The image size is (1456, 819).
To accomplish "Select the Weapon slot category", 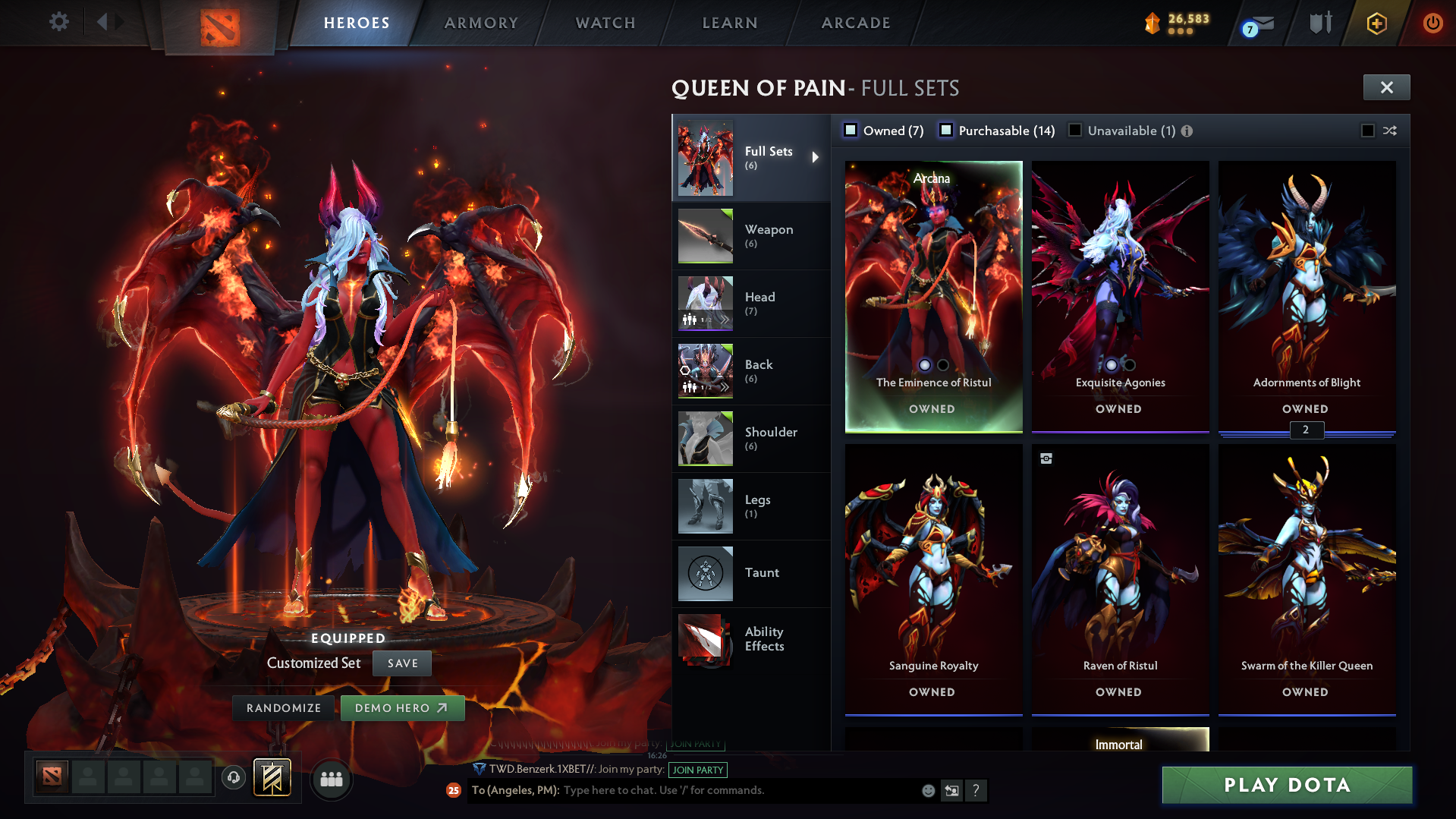I will click(750, 235).
